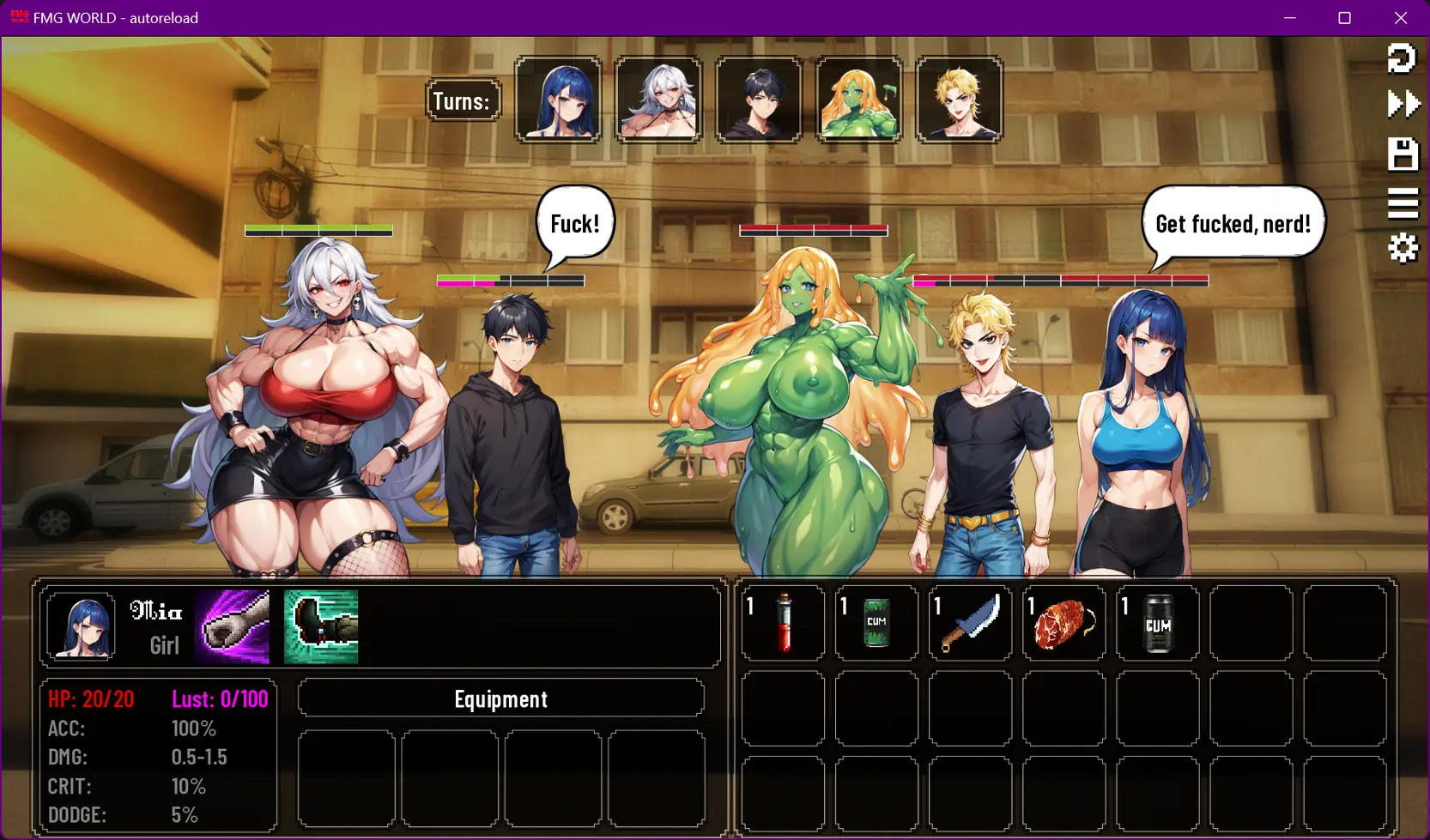Screen dimensions: 1430x840
Task: Select the blond man's turn portrait
Action: (x=959, y=100)
